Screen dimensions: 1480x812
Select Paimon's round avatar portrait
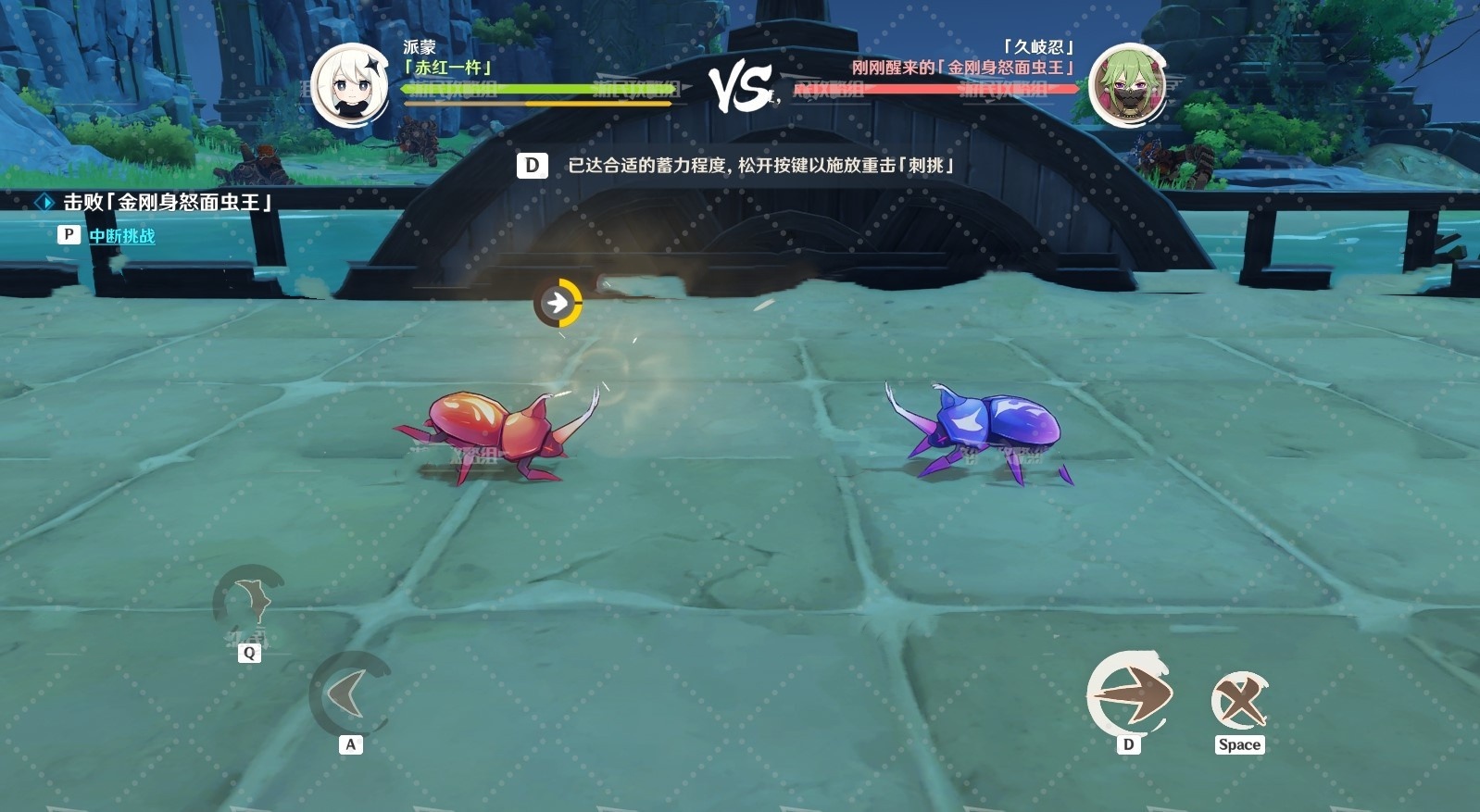(x=349, y=85)
